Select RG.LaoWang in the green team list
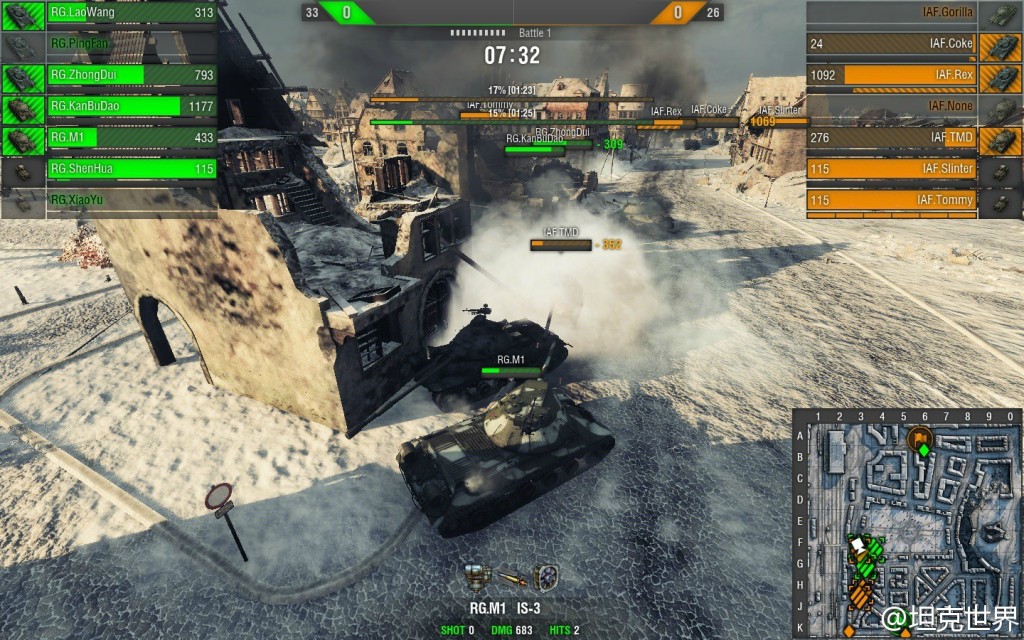The image size is (1024, 640). [110, 13]
